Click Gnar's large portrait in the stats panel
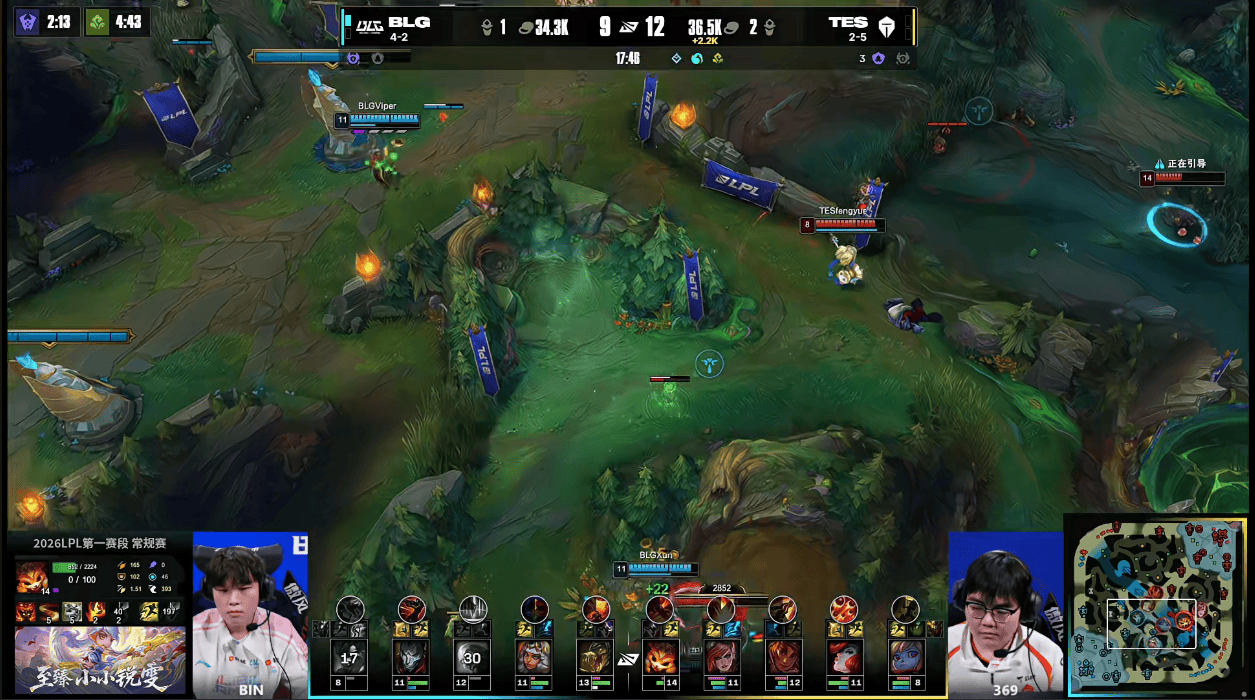Screen dimensions: 1255x700 point(31,577)
